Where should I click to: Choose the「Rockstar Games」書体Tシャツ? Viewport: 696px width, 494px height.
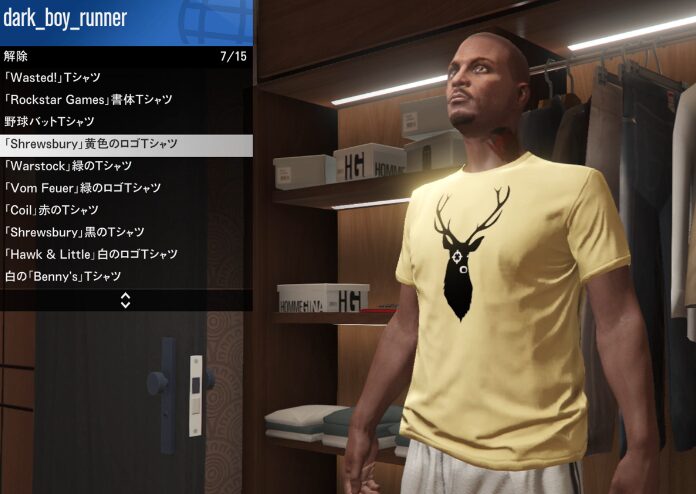pos(126,100)
